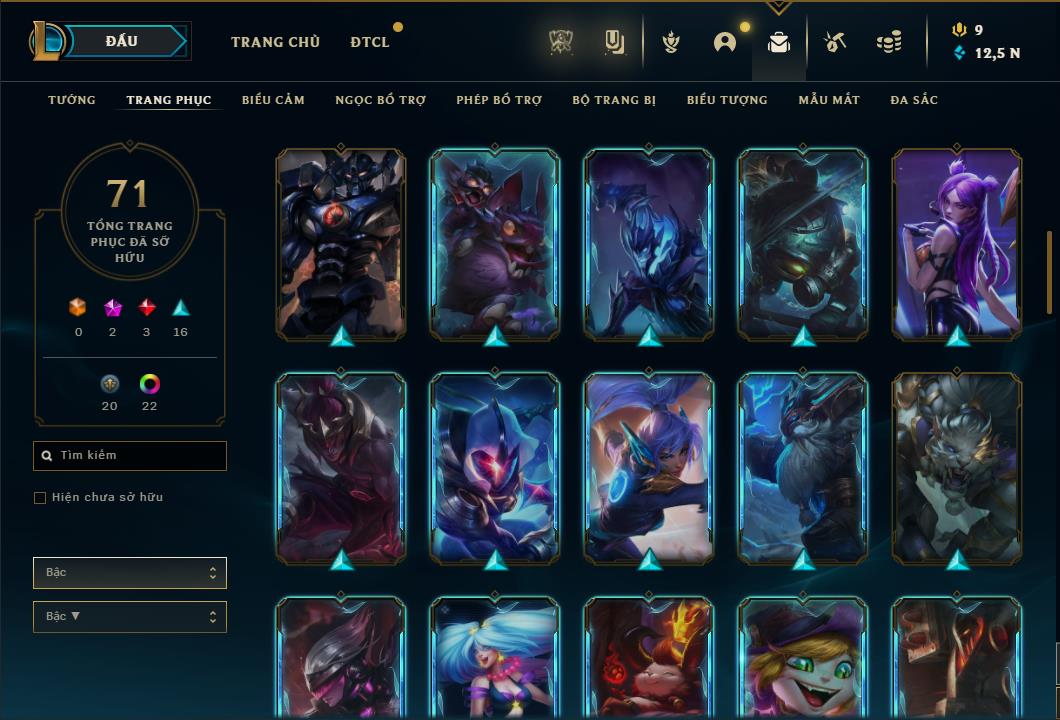
Task: Open the TƯỚNG champions tab
Action: (x=72, y=100)
